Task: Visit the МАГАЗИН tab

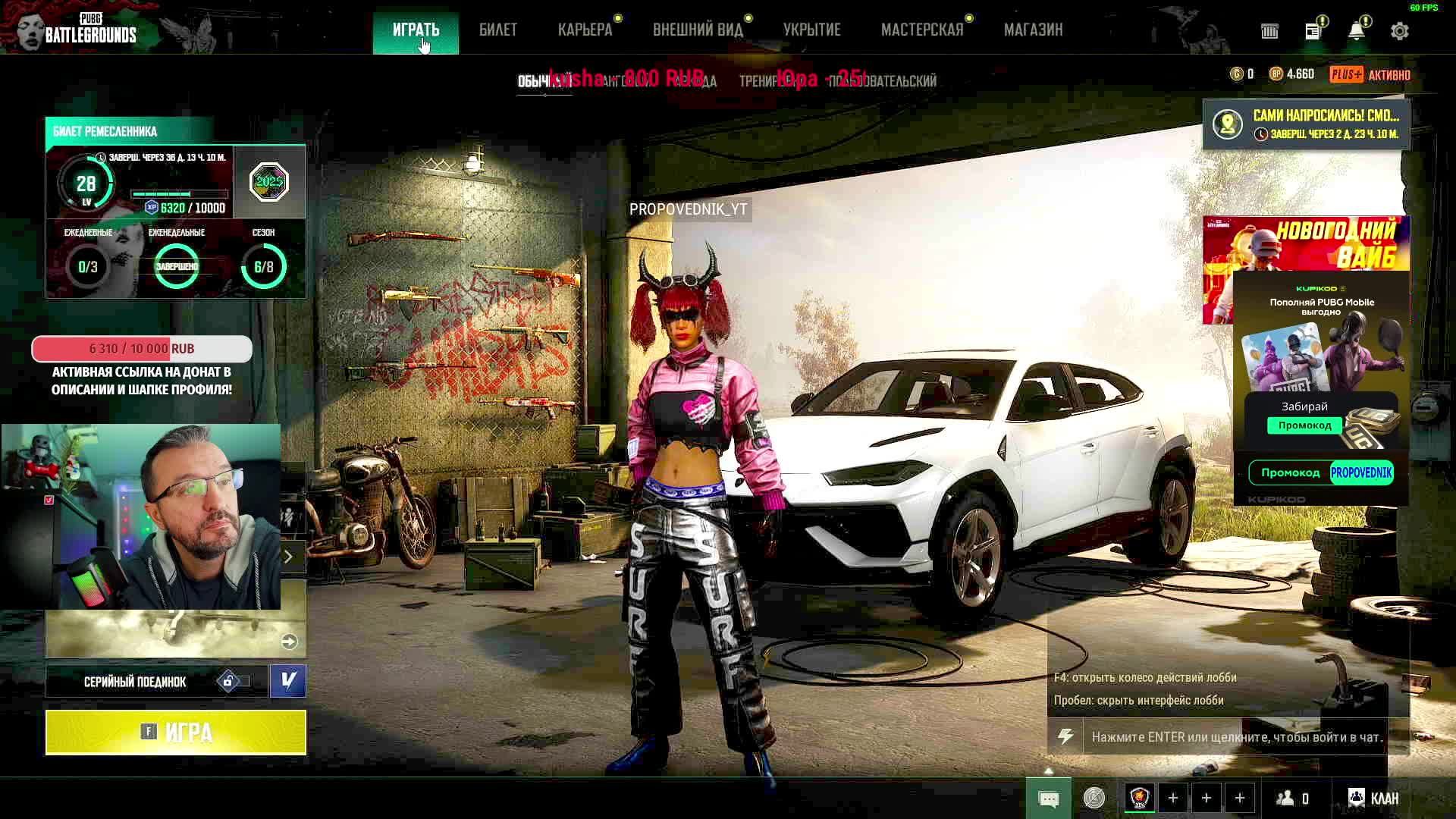Action: 1033,30
